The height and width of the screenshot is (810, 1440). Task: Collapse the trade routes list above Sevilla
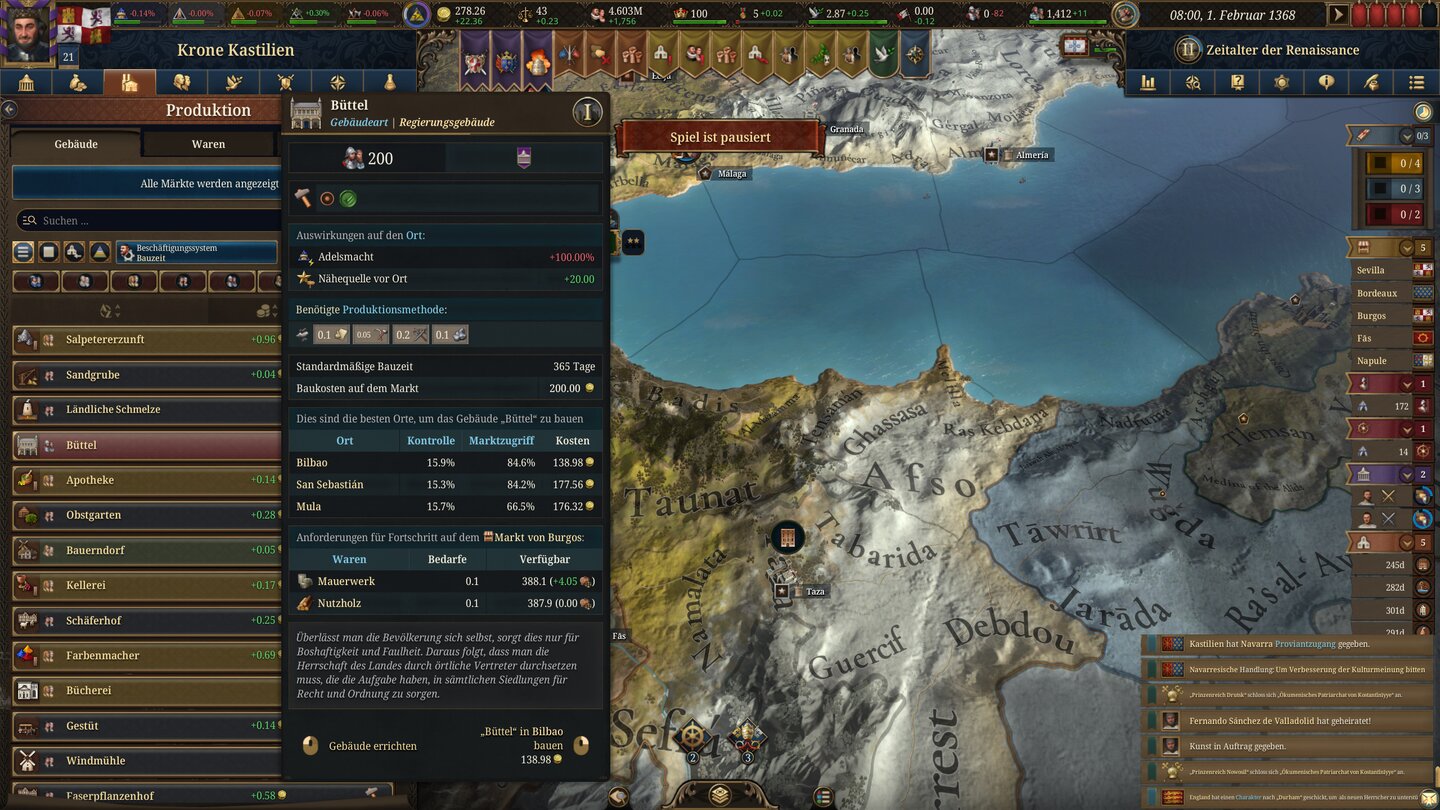click(x=1406, y=246)
